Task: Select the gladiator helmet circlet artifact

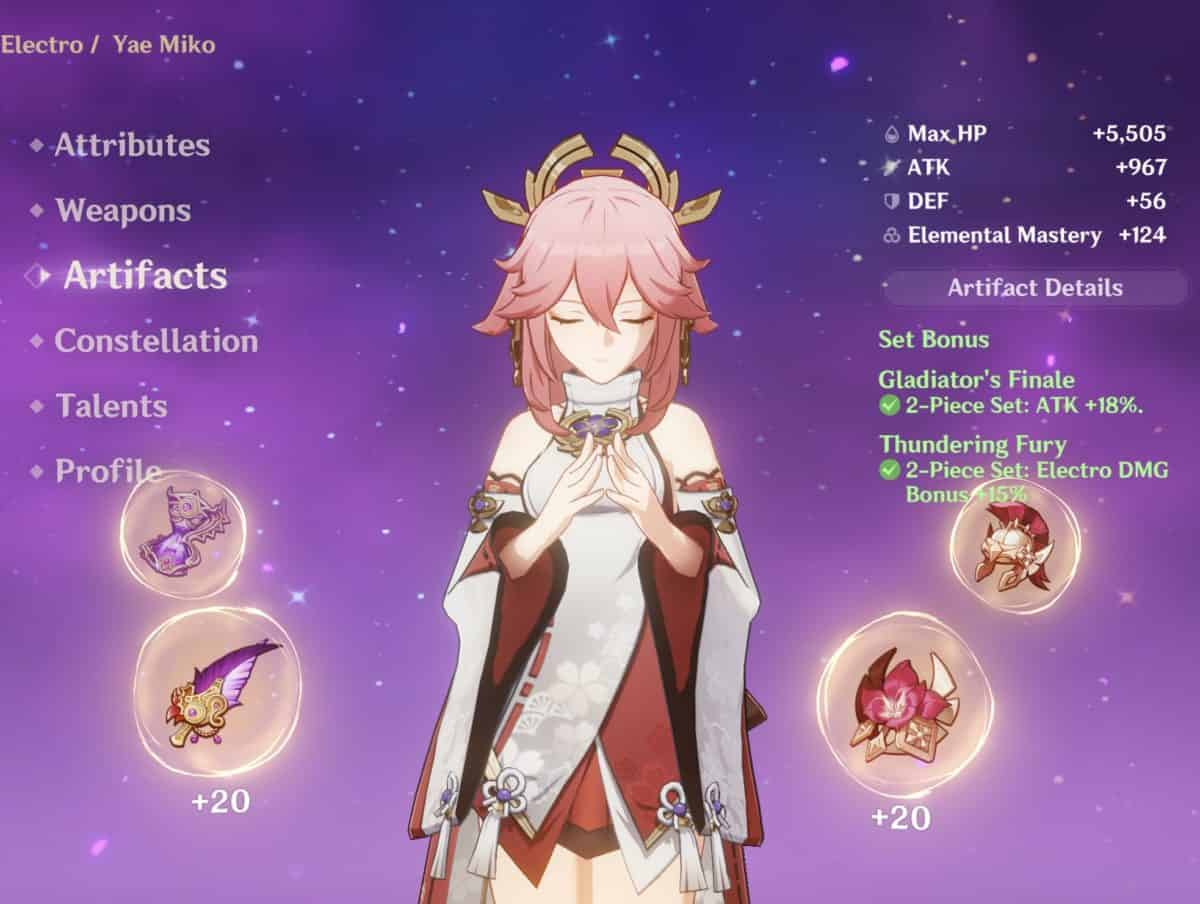Action: (x=1014, y=546)
